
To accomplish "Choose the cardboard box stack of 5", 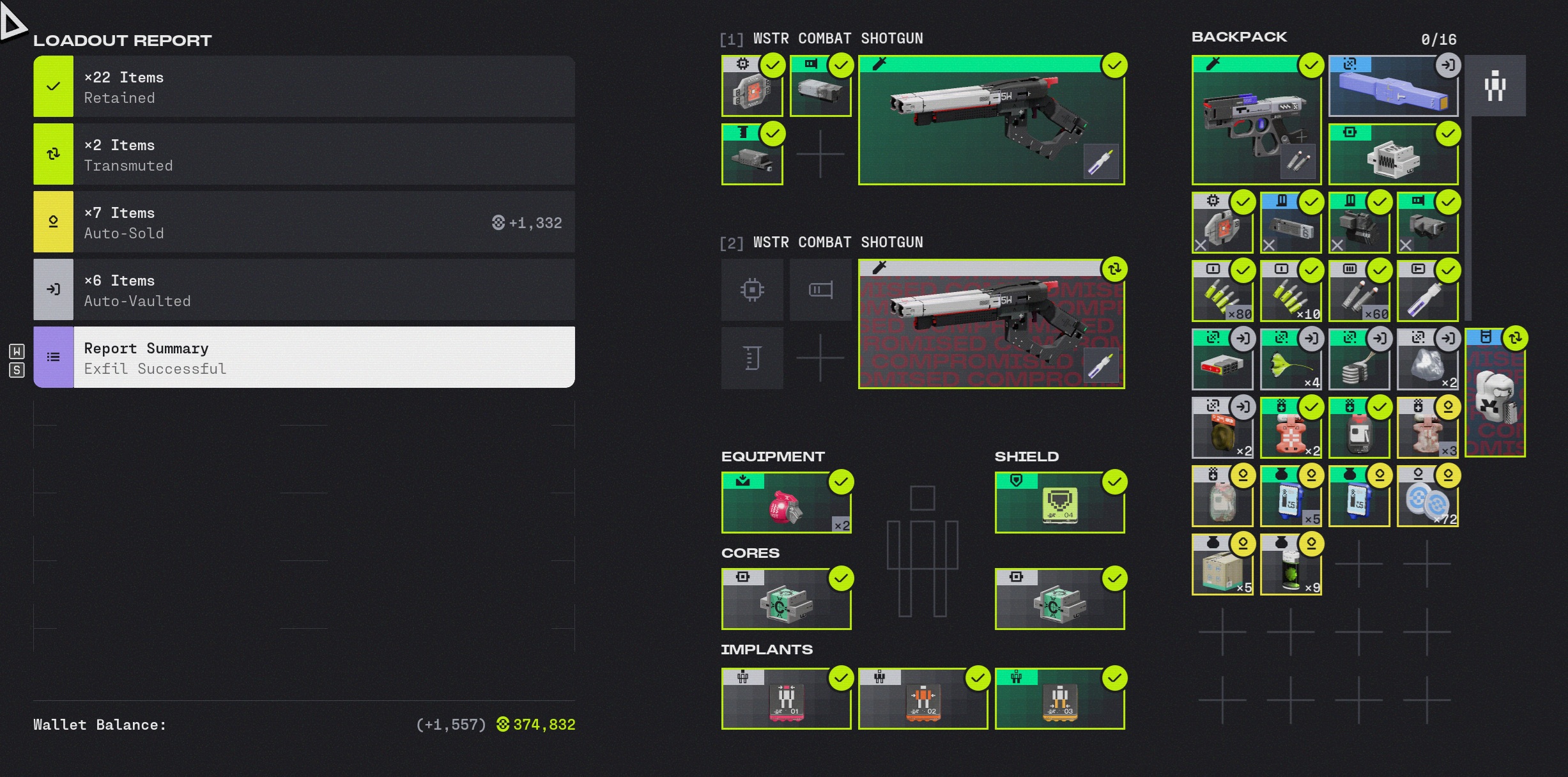I will (1222, 565).
